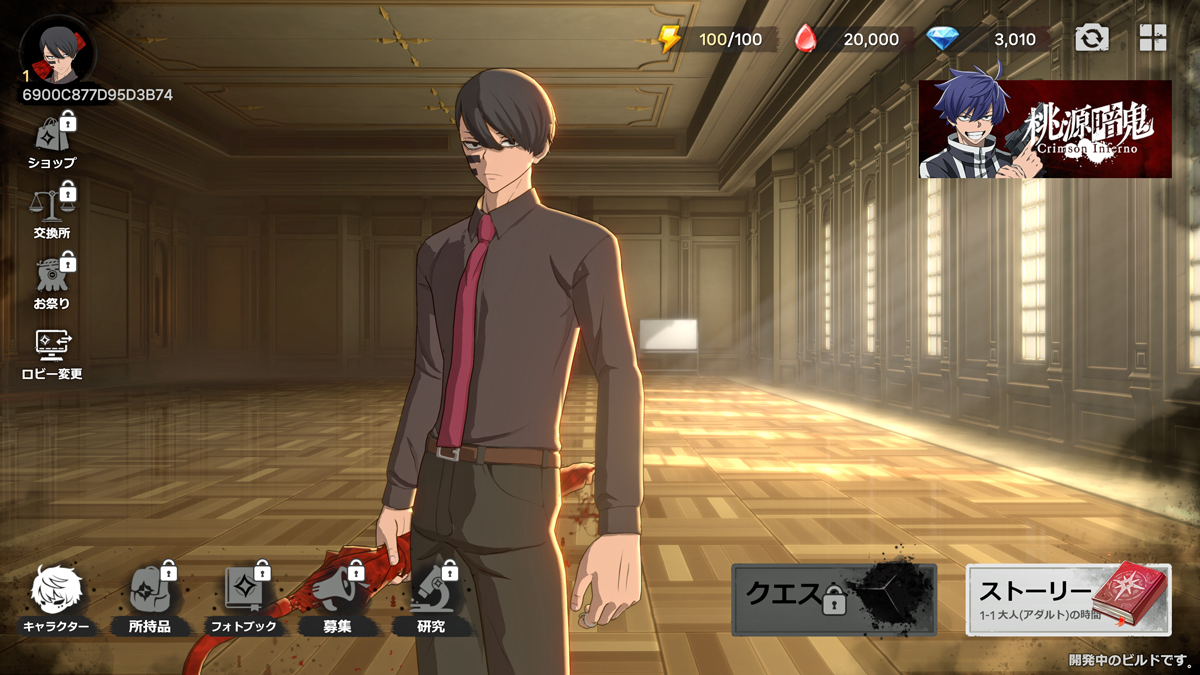Image resolution: width=1200 pixels, height=675 pixels.
Task: Tap the blue diamond gem currency
Action: pos(942,39)
